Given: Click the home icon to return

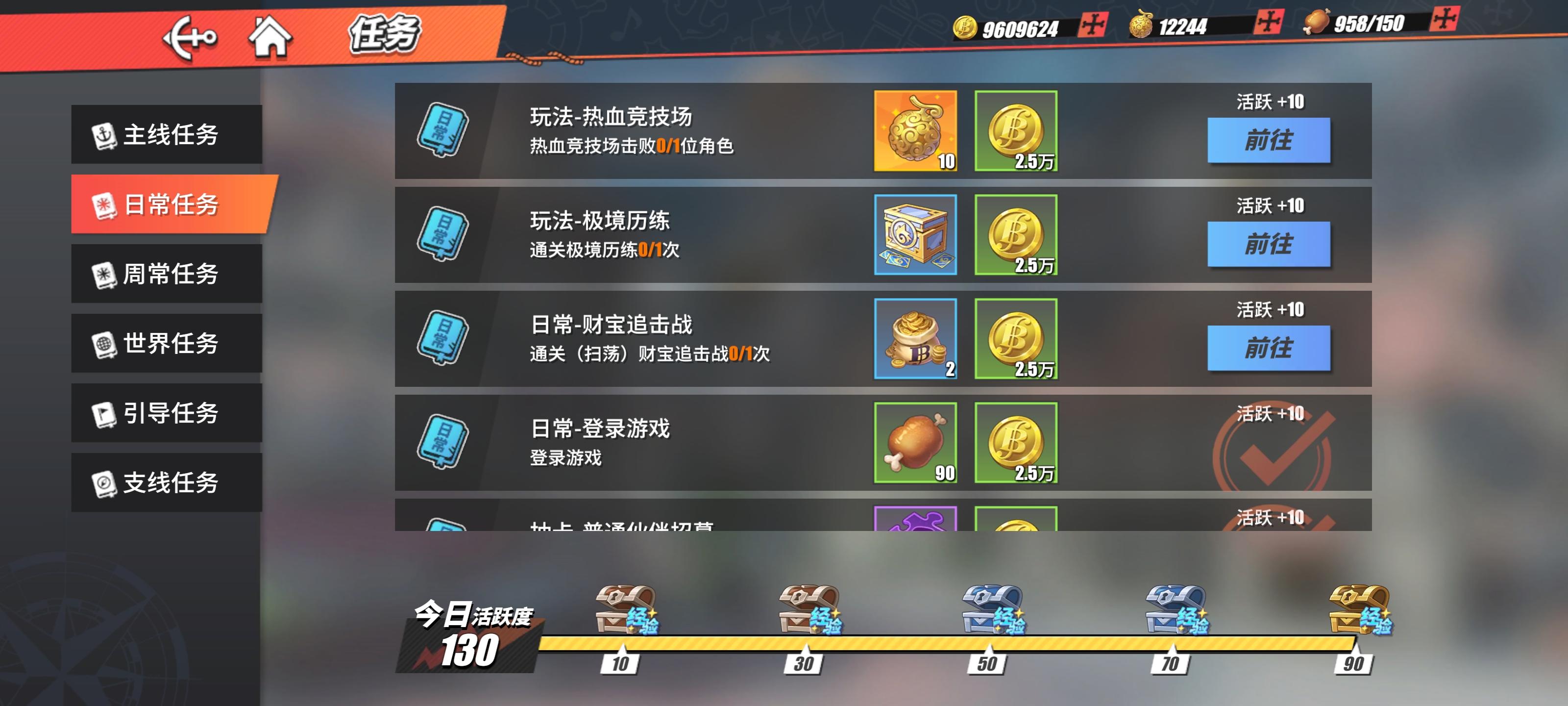Looking at the screenshot, I should [x=270, y=38].
